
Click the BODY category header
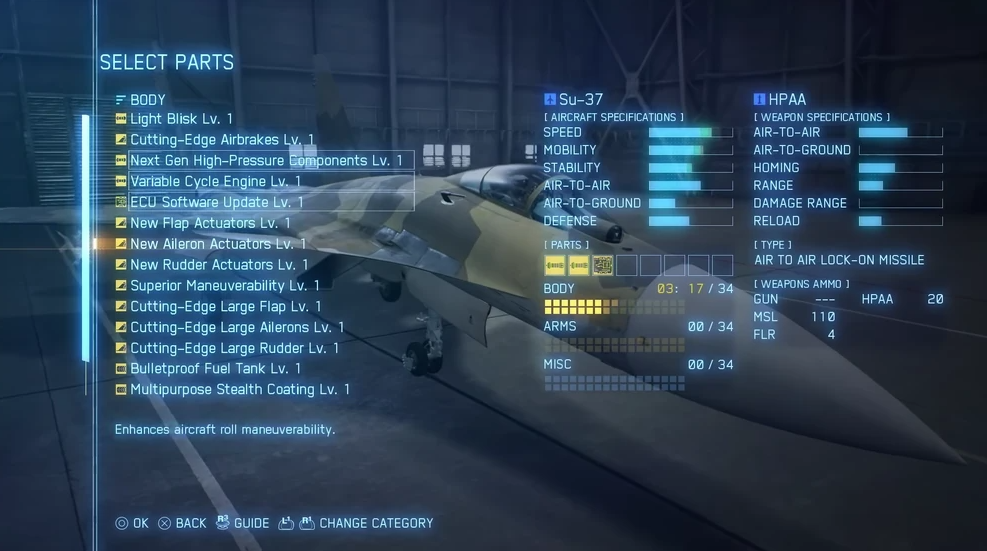[147, 100]
